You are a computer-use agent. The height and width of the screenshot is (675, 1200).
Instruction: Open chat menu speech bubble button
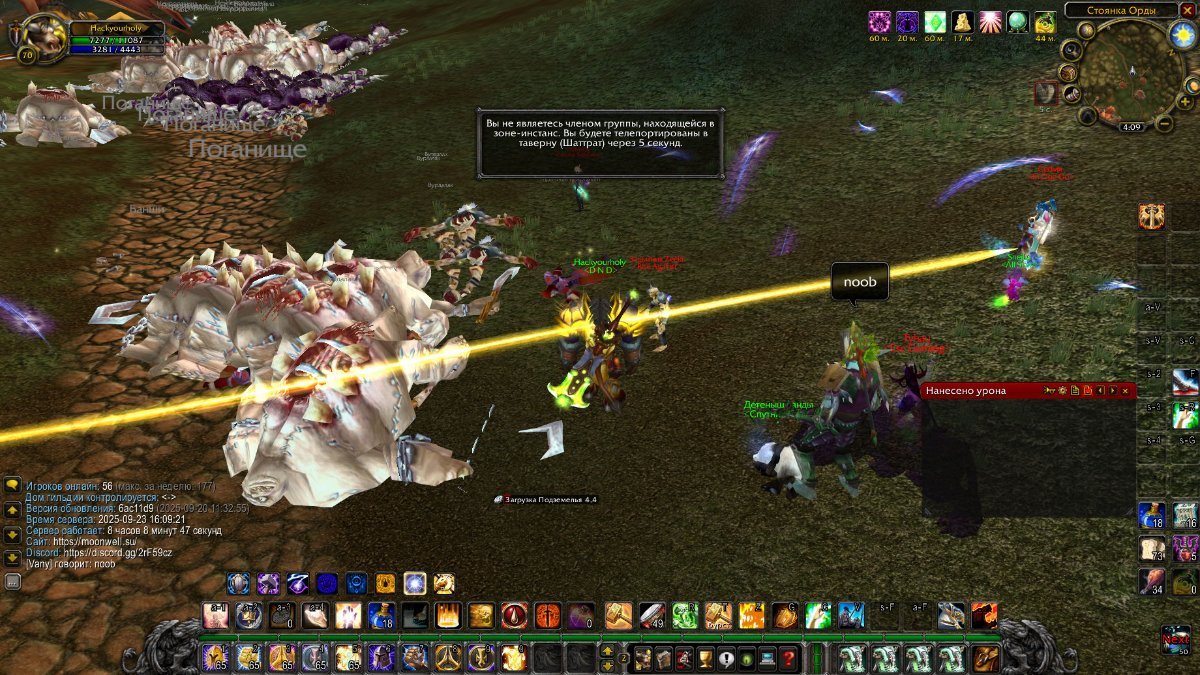tap(13, 485)
